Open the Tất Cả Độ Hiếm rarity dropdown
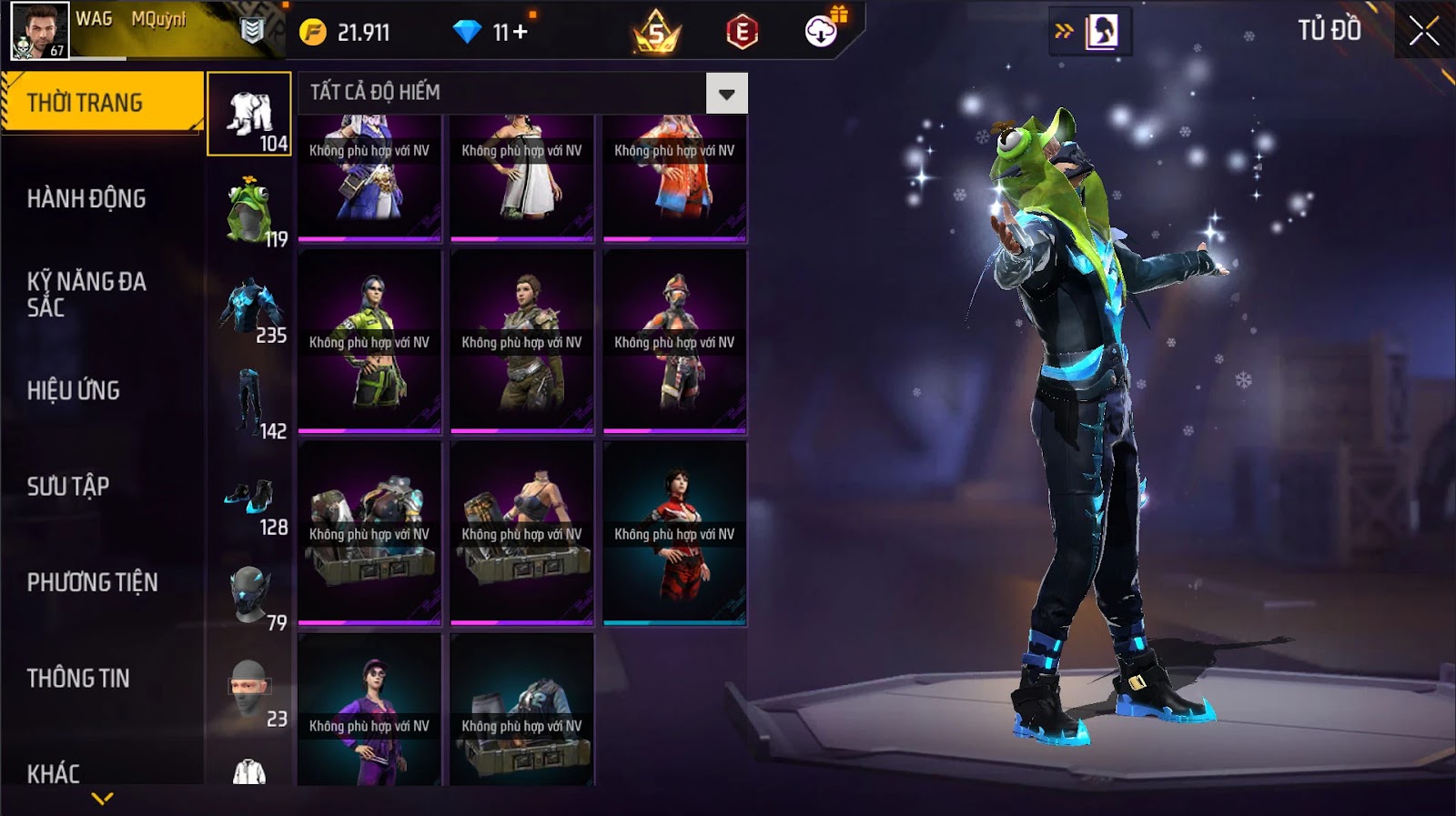The image size is (1456, 816). [726, 94]
